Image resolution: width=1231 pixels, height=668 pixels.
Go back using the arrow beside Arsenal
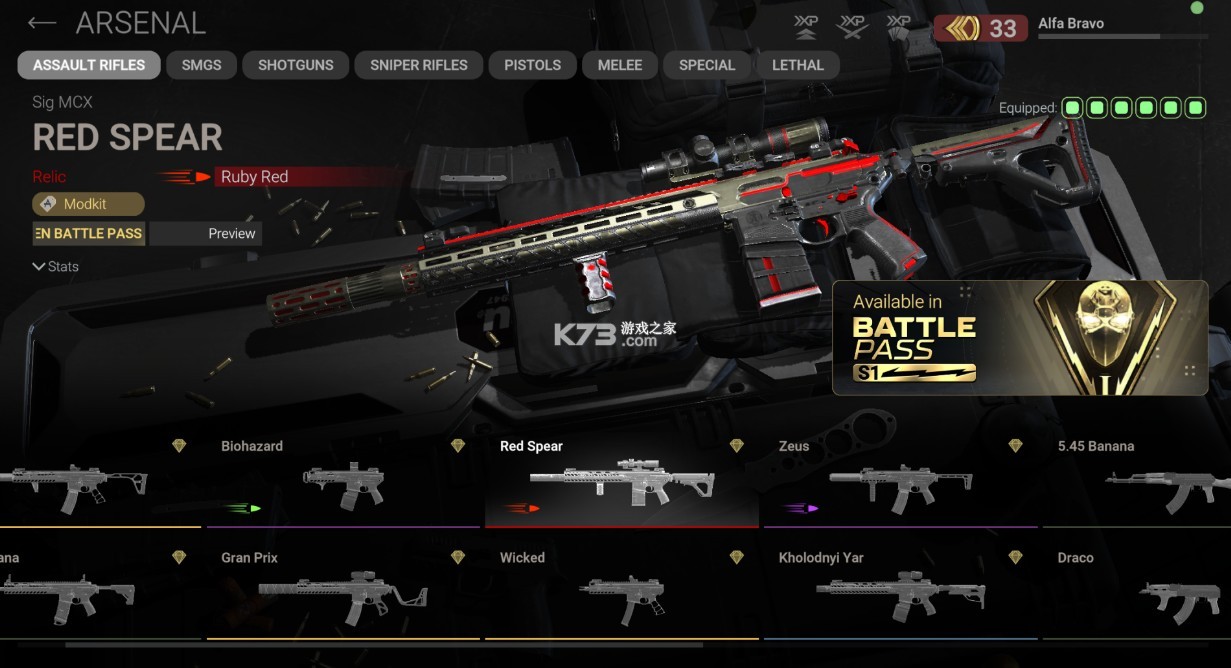[42, 23]
